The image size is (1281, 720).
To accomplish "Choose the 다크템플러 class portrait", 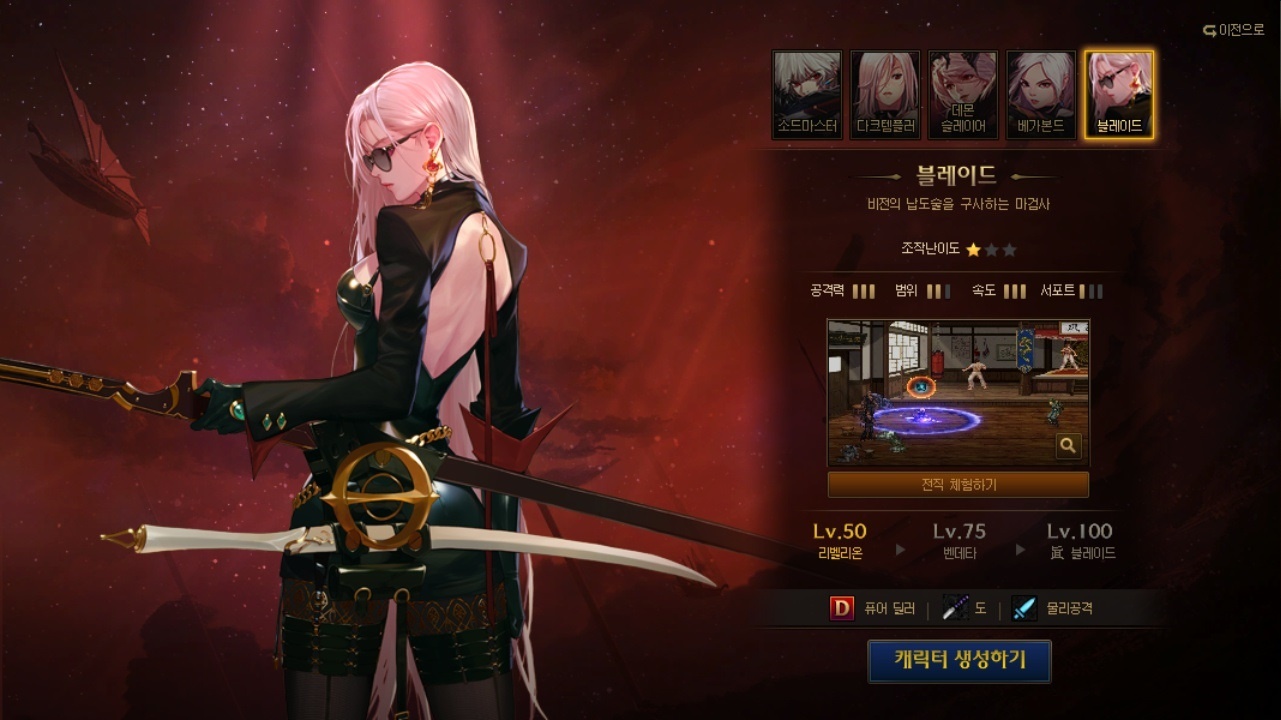I will [885, 95].
